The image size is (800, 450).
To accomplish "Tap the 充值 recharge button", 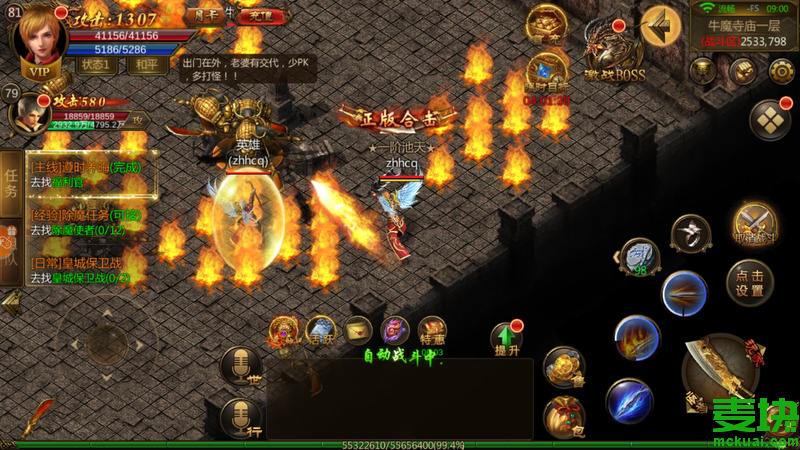I will click(262, 16).
